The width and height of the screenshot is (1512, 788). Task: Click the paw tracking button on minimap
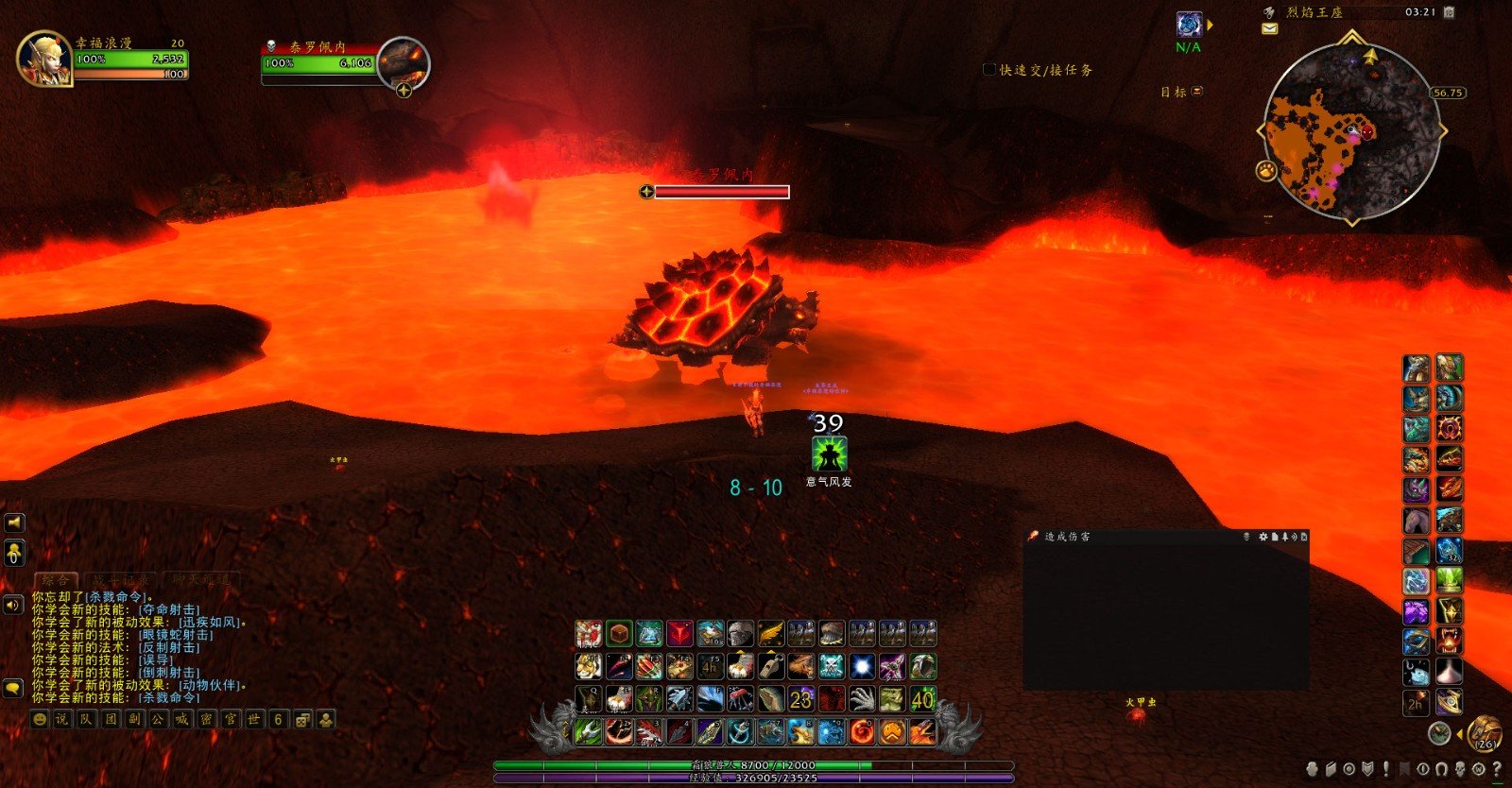click(x=1266, y=170)
